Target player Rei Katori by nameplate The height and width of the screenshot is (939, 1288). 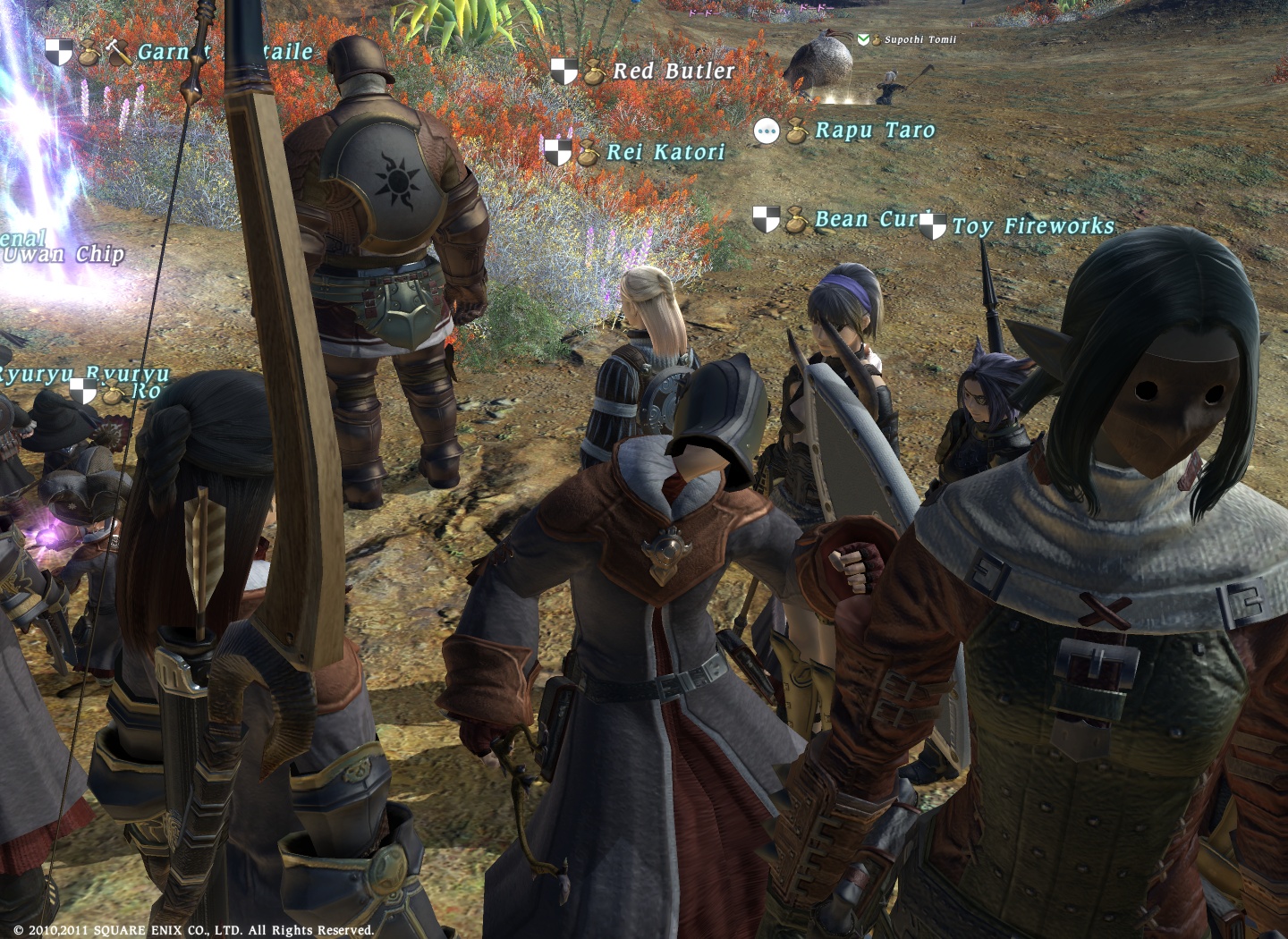(665, 152)
